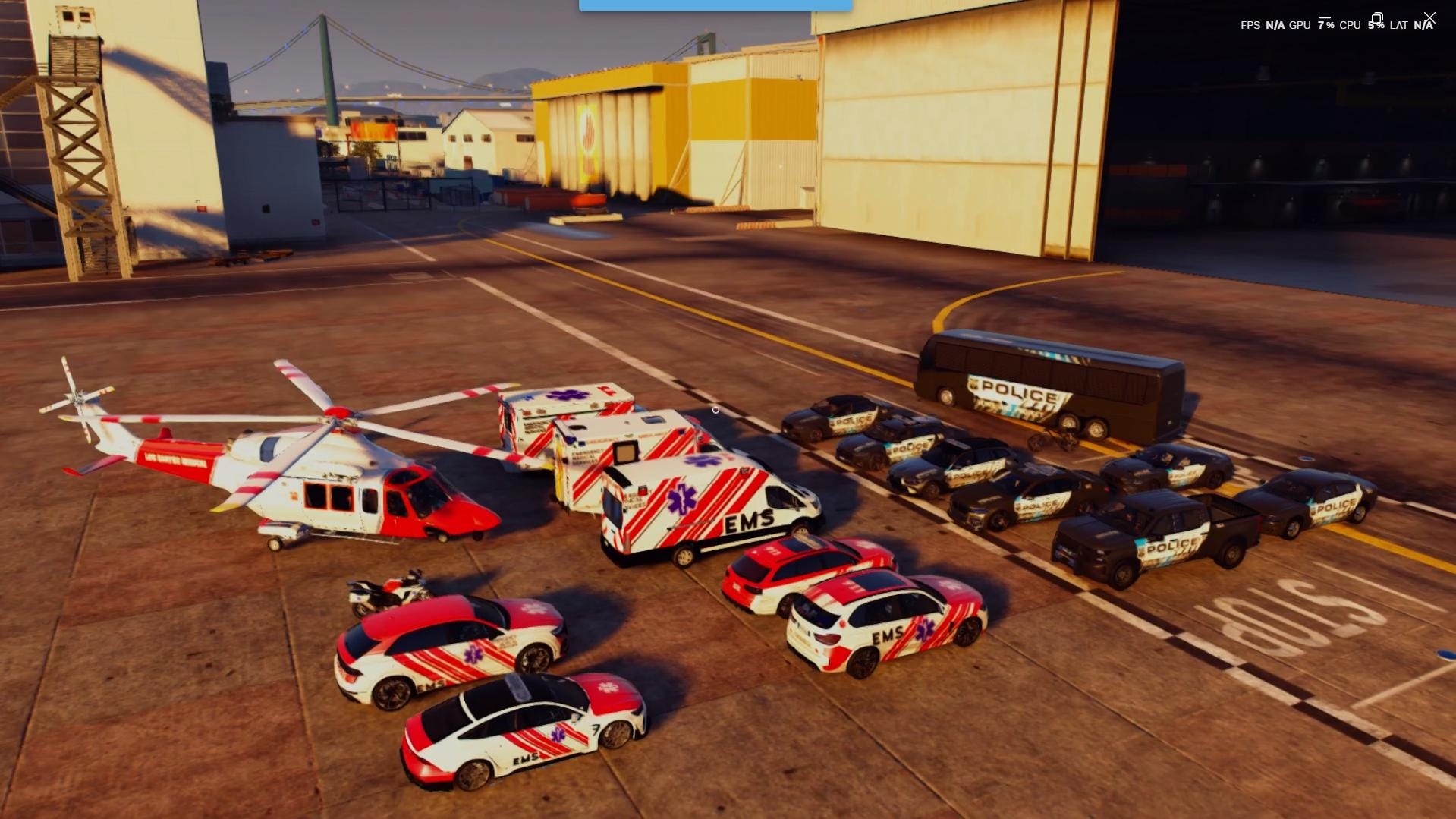Toggle the FPS N/A display
Viewport: 1456px width, 819px height.
point(1275,25)
